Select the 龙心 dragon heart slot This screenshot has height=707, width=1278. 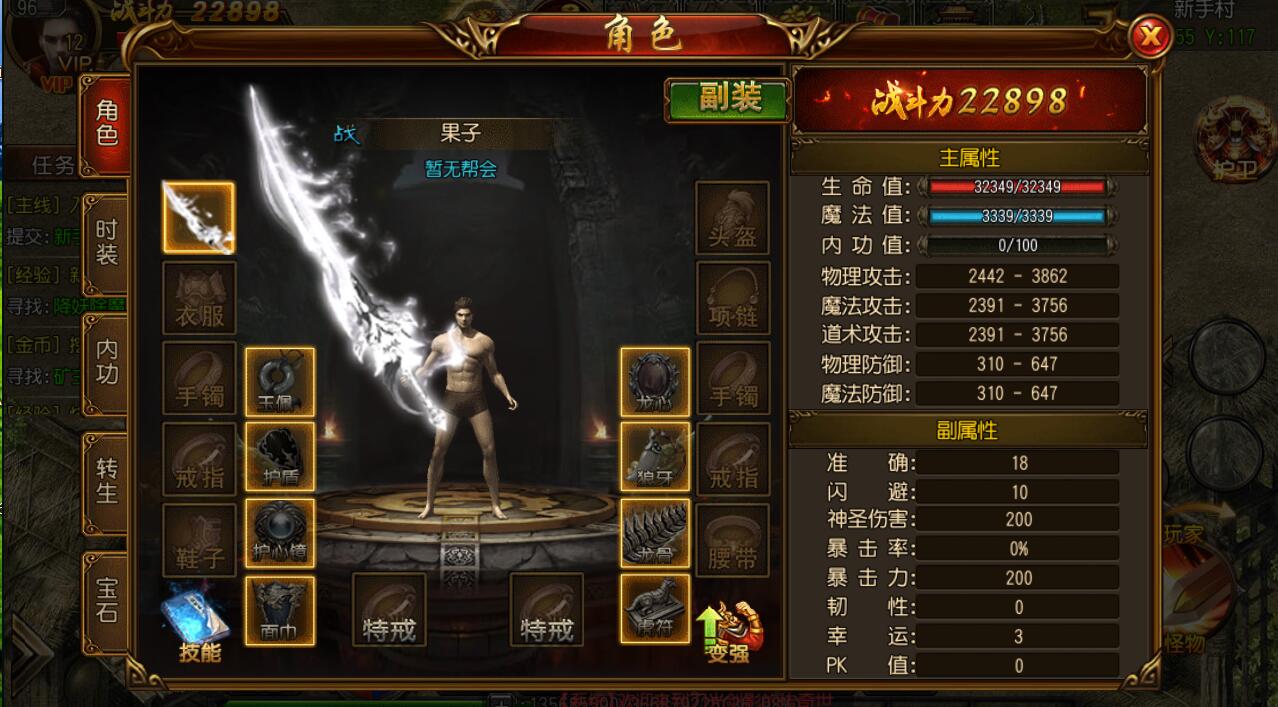pyautogui.click(x=655, y=382)
